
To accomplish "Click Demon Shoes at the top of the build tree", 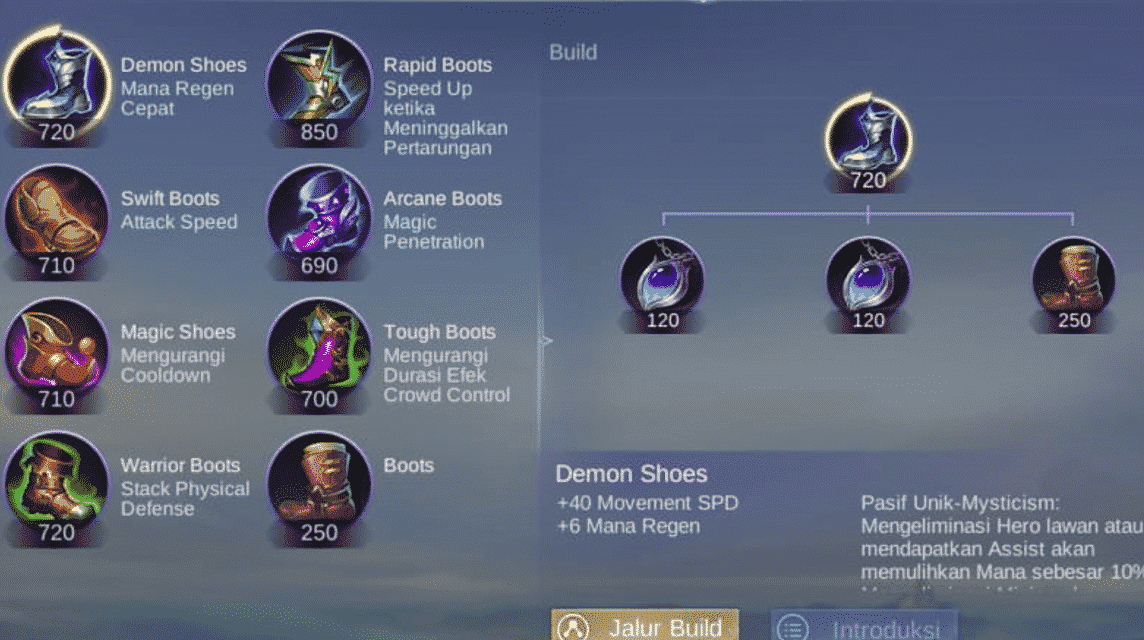I will pos(868,138).
